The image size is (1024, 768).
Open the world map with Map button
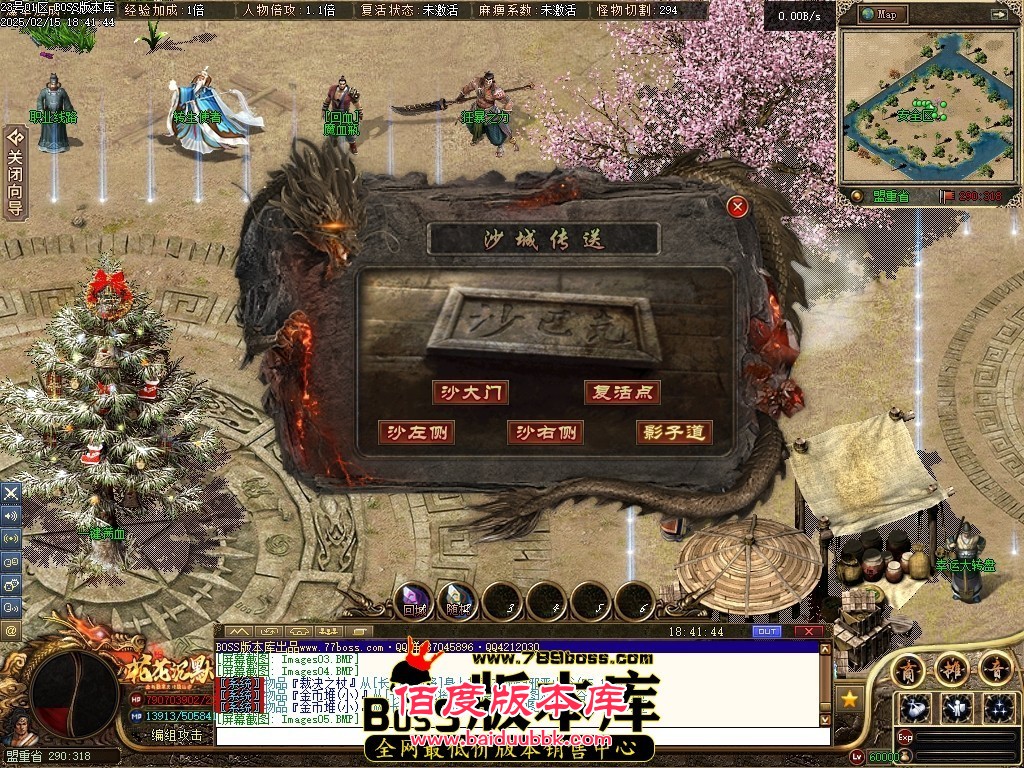coord(885,14)
